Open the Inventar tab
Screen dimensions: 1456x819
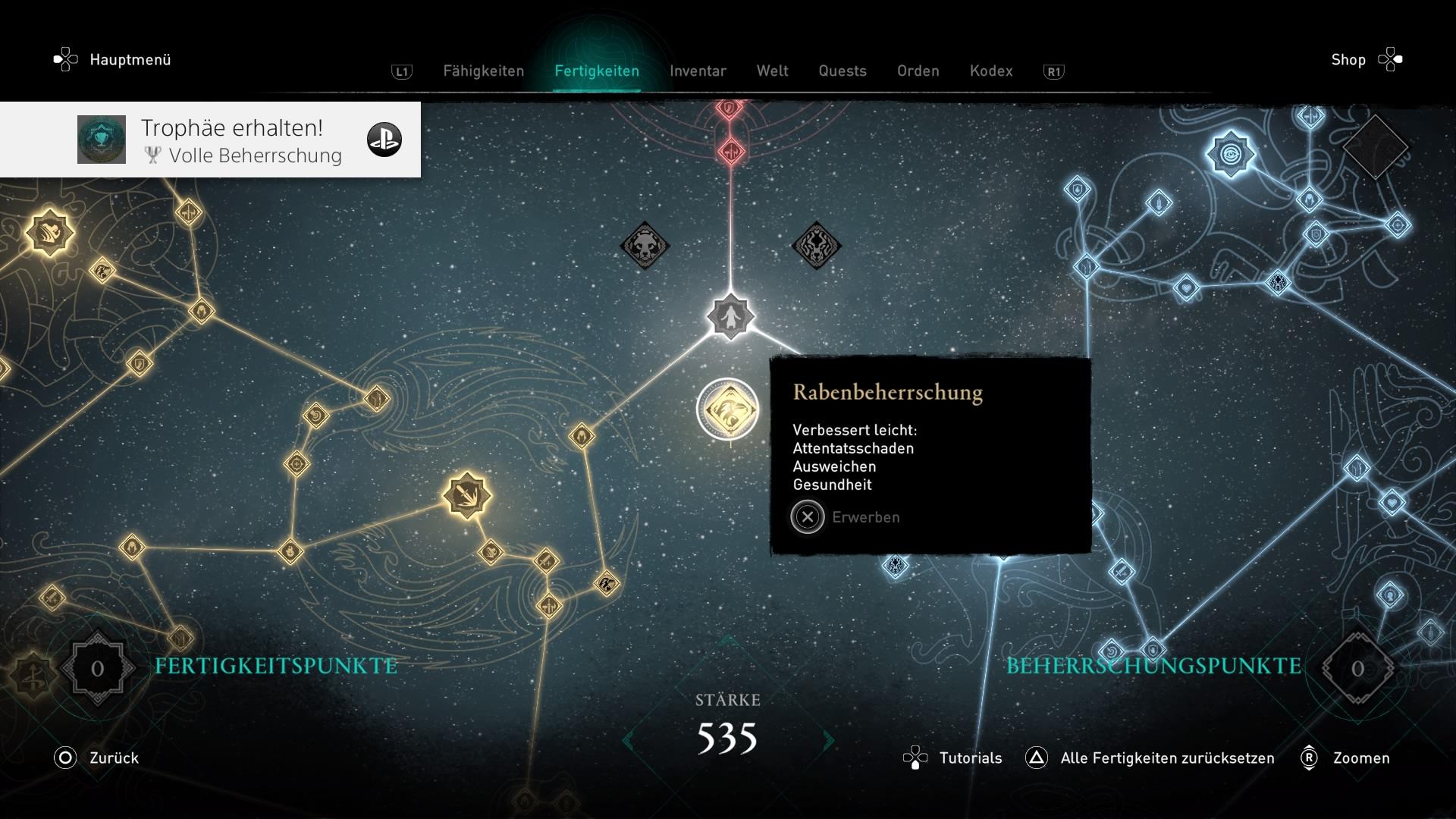698,71
